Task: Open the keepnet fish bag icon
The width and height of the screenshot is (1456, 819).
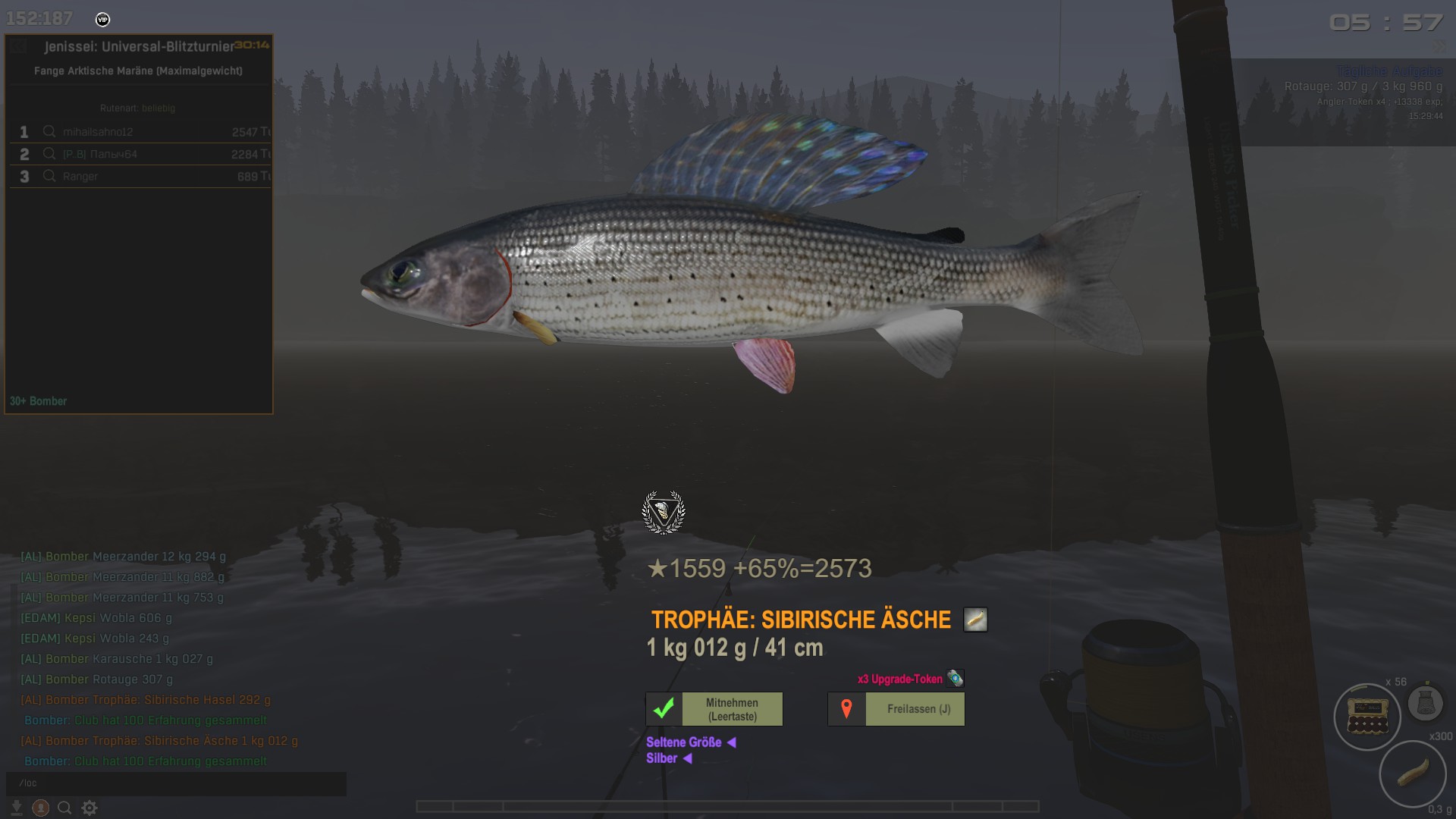Action: tap(1425, 704)
